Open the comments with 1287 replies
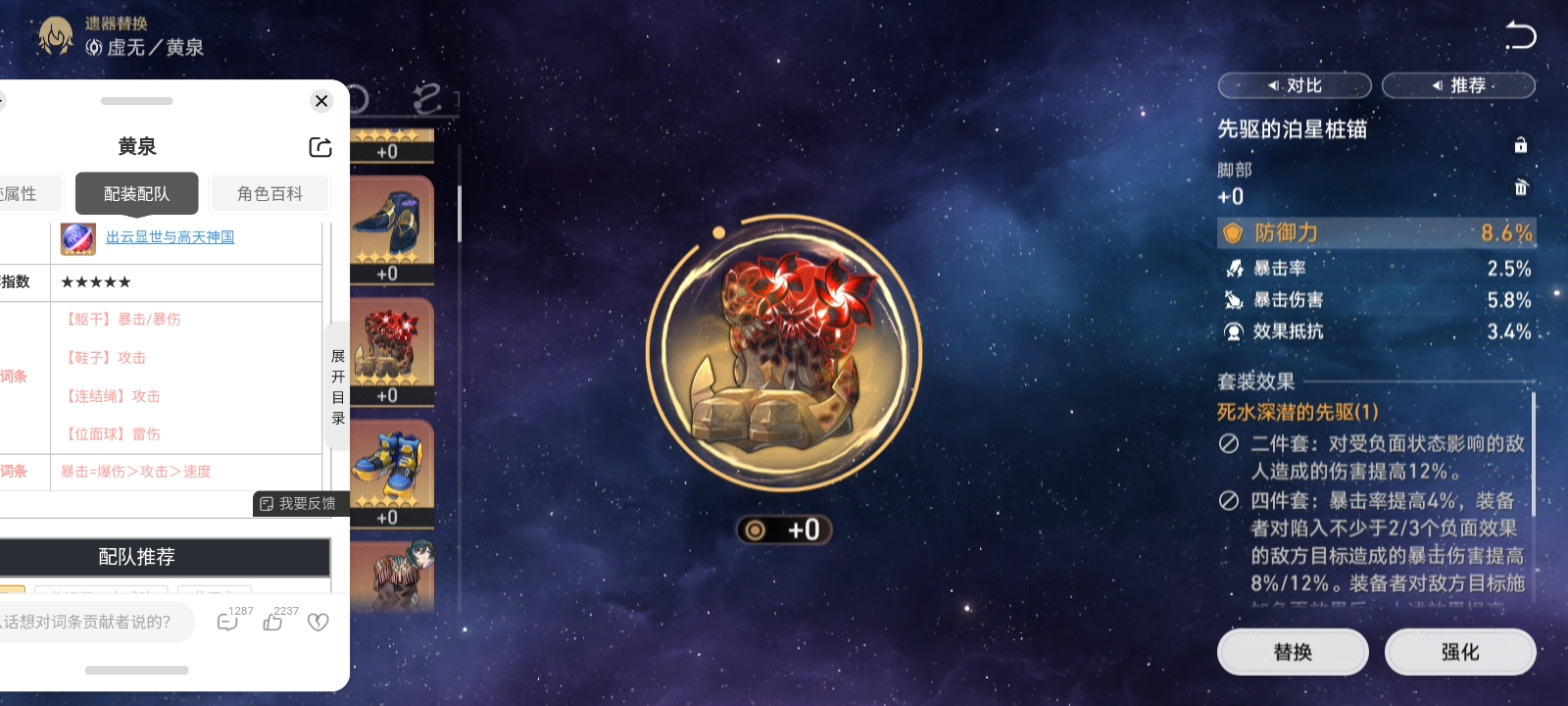The width and height of the screenshot is (1568, 706). [x=228, y=622]
